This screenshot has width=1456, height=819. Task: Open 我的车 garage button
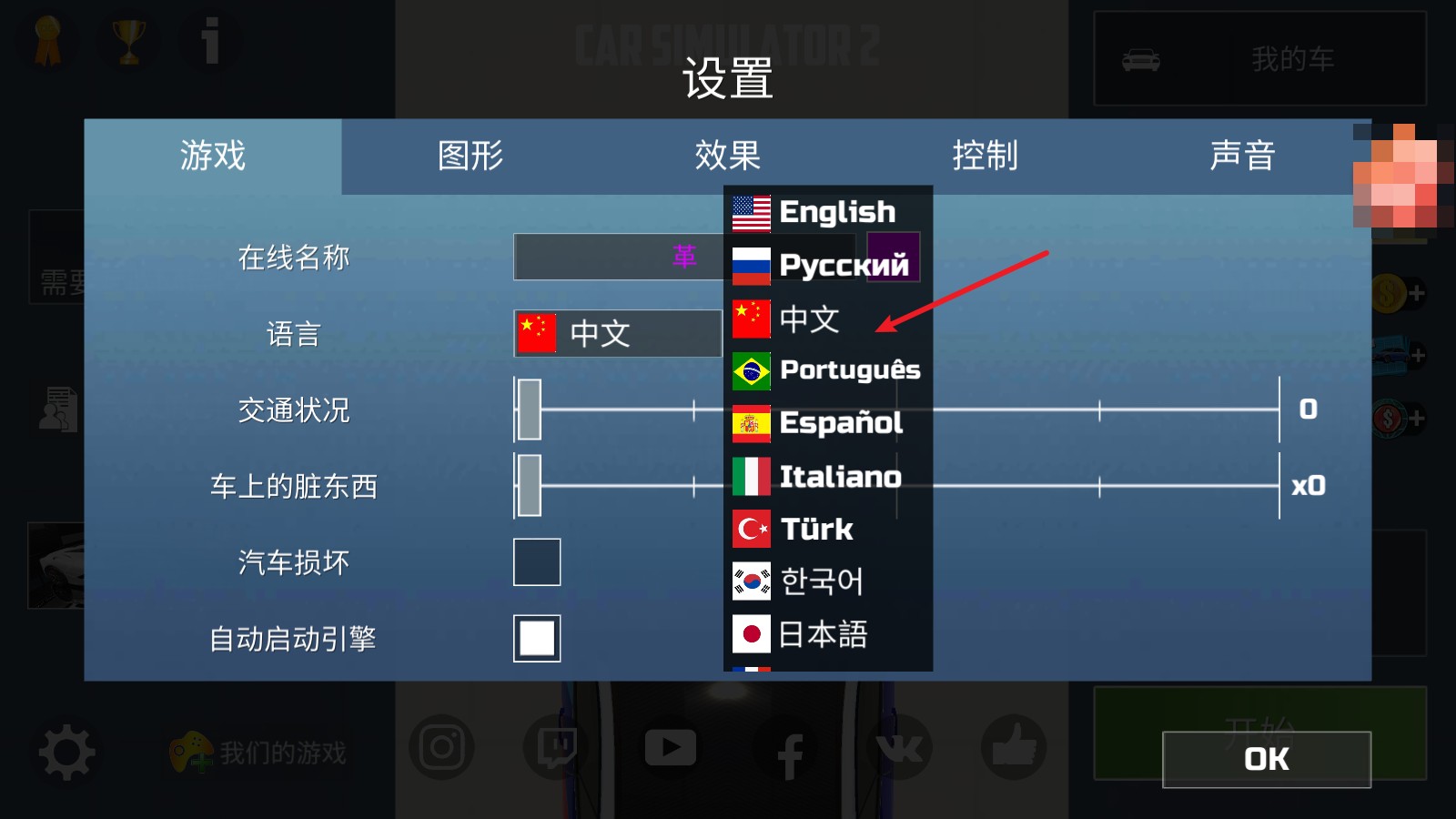pyautogui.click(x=1260, y=59)
